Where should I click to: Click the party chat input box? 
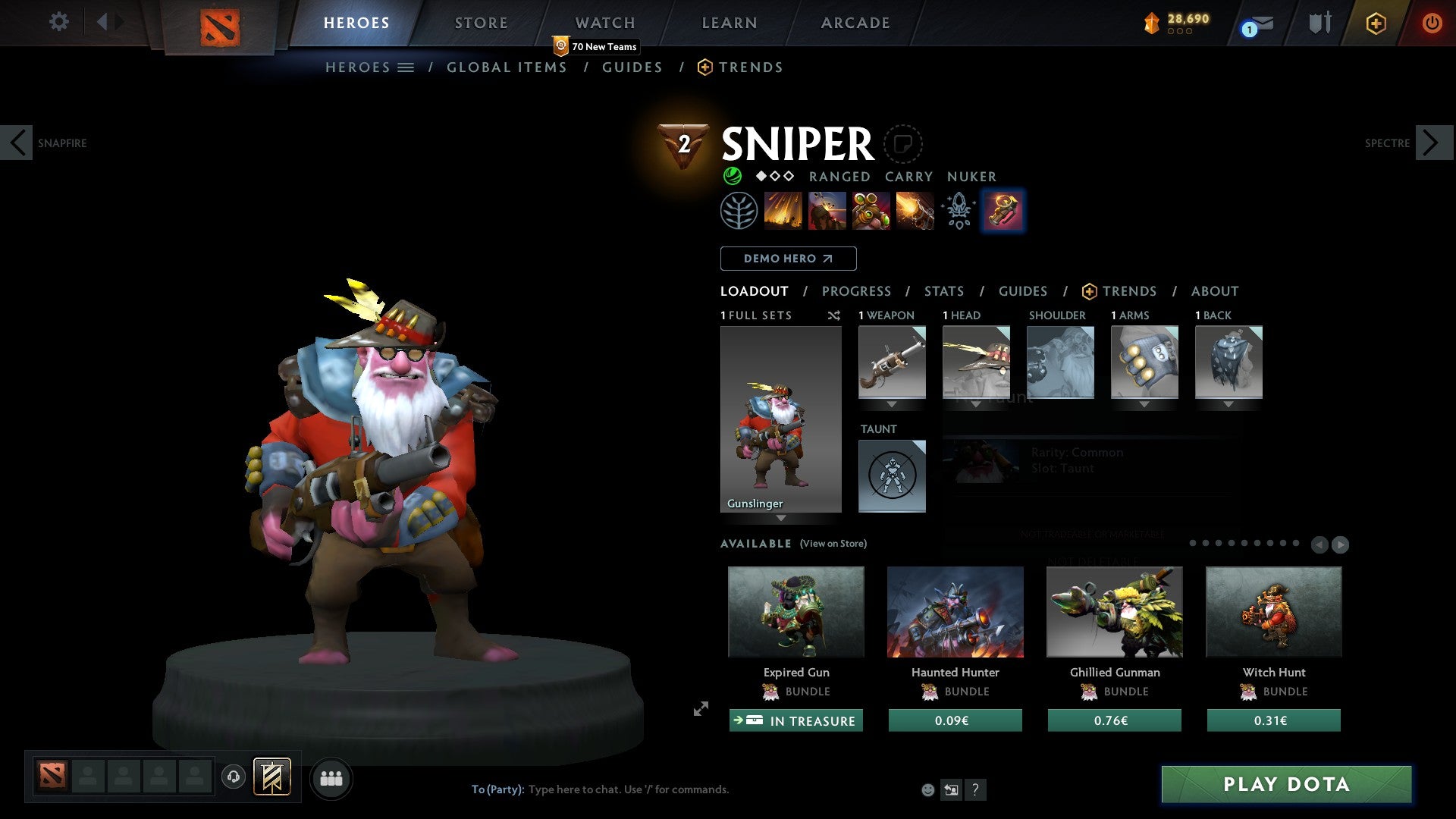pos(628,789)
